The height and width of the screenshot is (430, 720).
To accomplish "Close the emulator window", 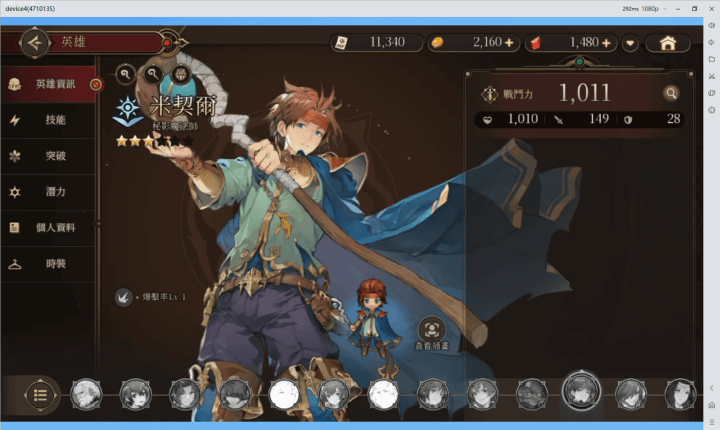I will pos(711,8).
